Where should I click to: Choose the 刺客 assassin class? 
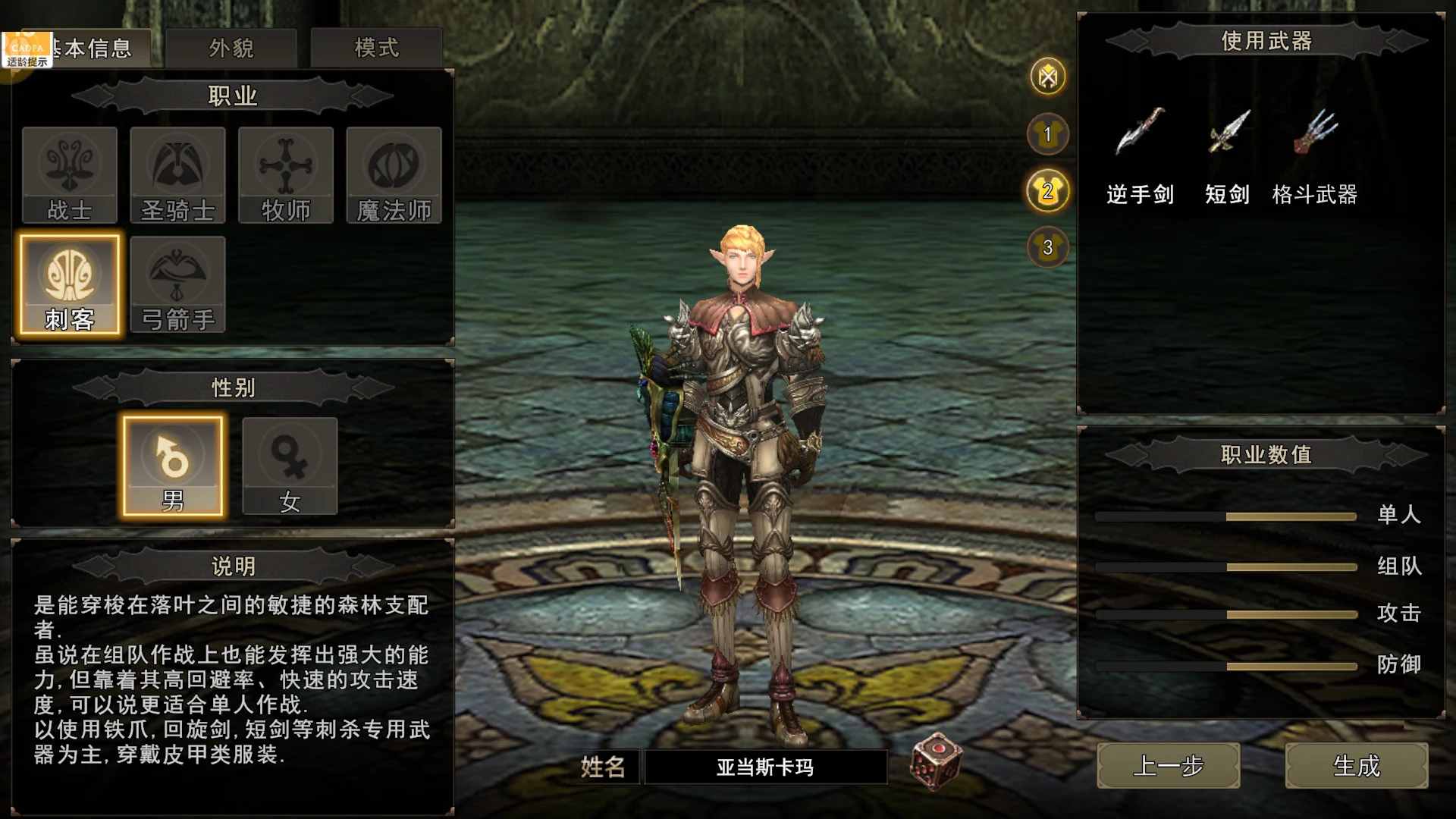(70, 284)
